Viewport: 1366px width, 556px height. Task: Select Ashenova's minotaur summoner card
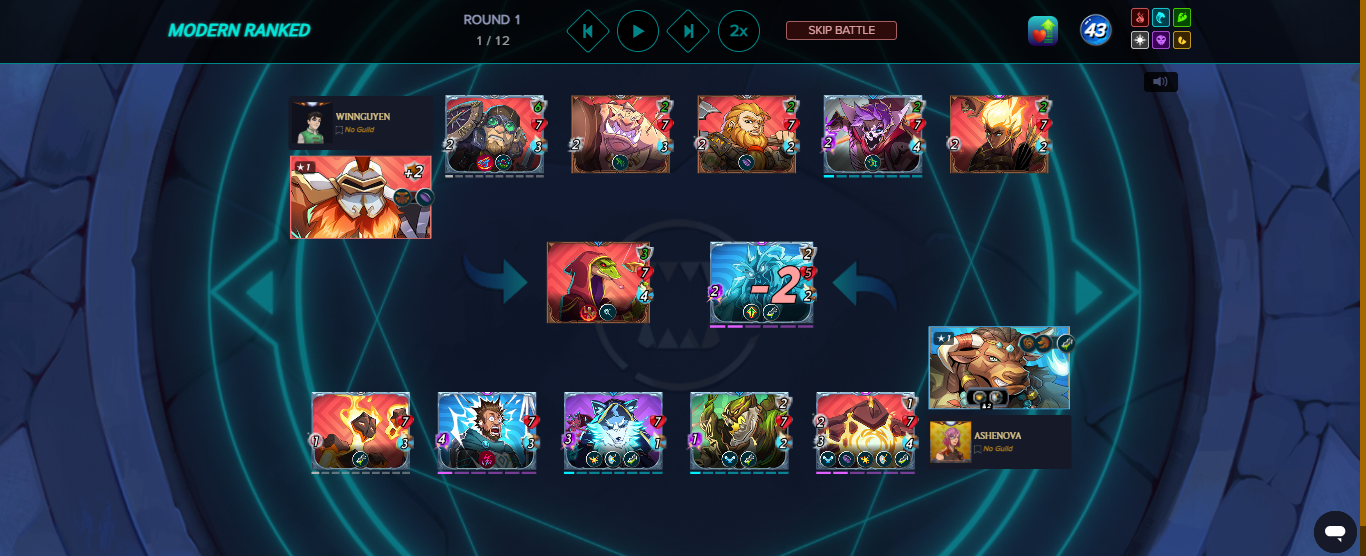point(998,367)
